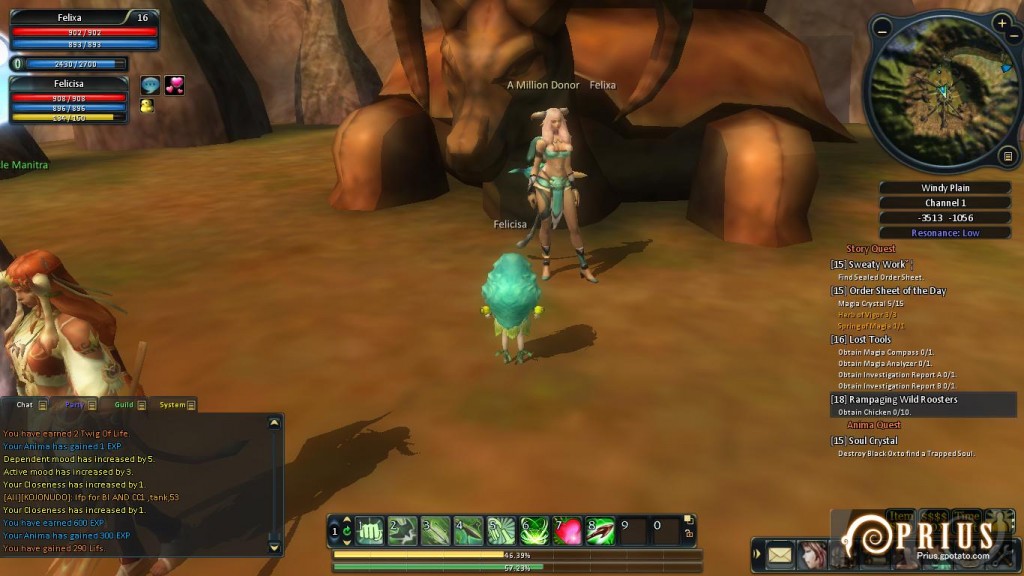
Task: Click the speech bubble icon beside Felicisa
Action: 150,86
